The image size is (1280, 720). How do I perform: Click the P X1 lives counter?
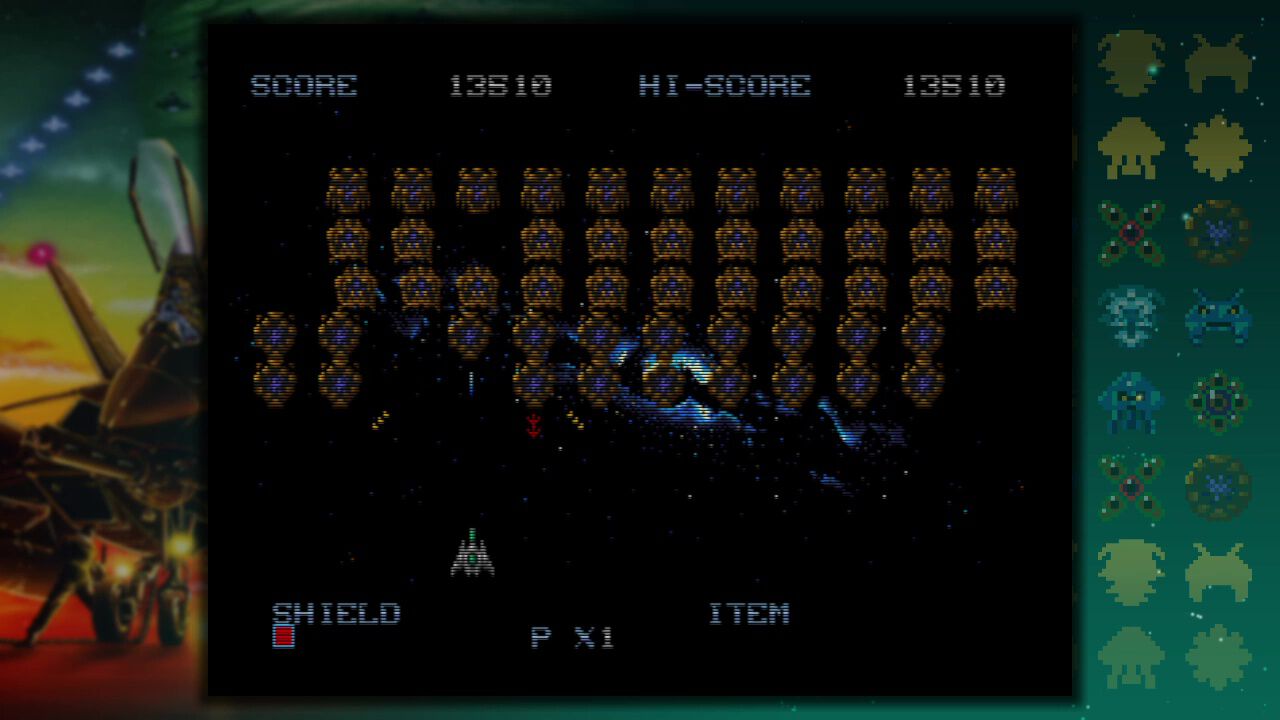570,637
